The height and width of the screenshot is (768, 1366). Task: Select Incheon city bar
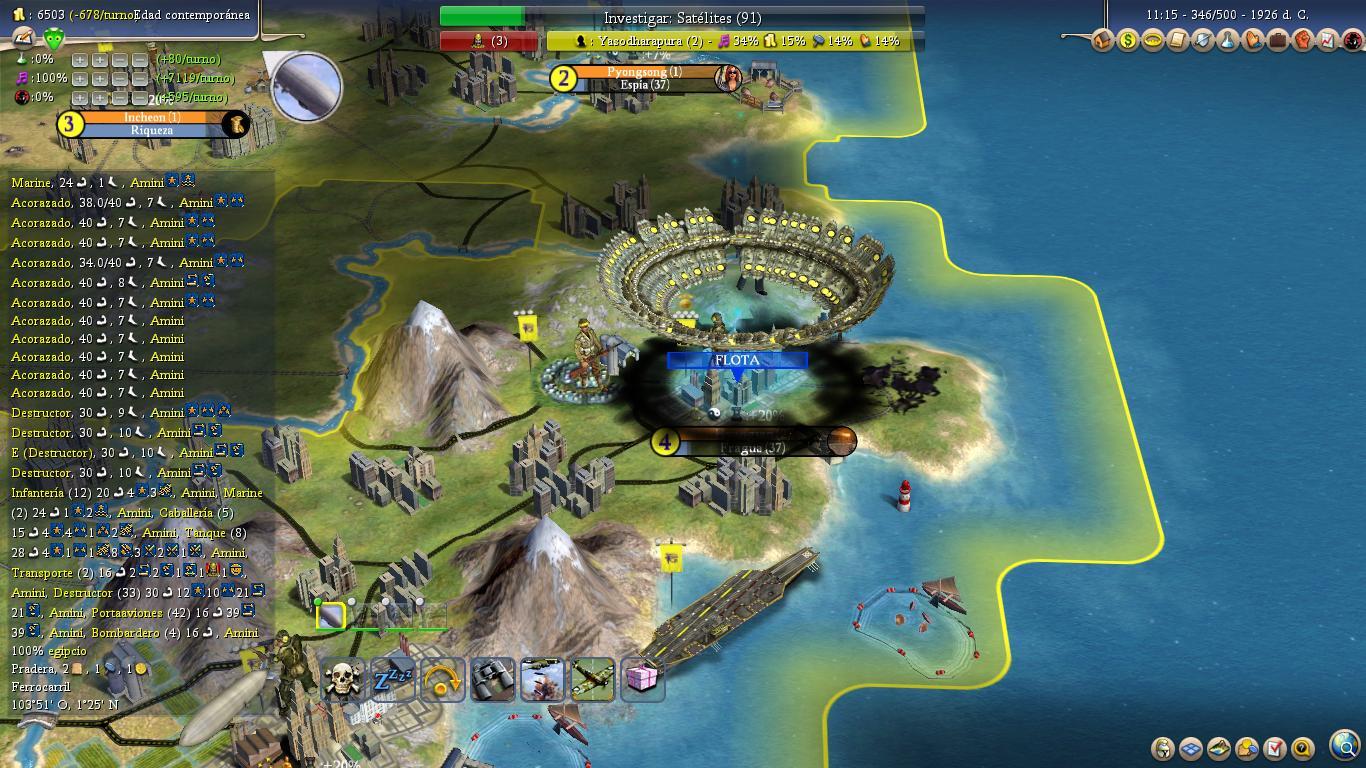[150, 123]
